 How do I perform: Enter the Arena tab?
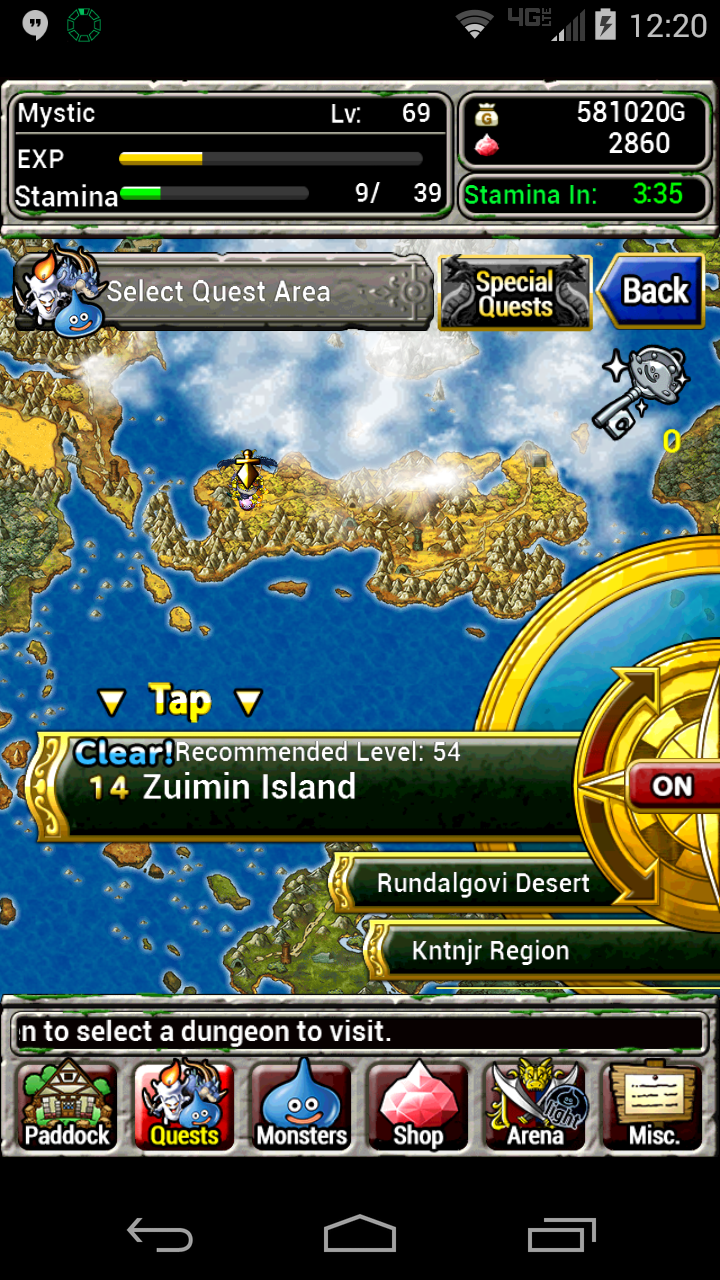pyautogui.click(x=535, y=1106)
